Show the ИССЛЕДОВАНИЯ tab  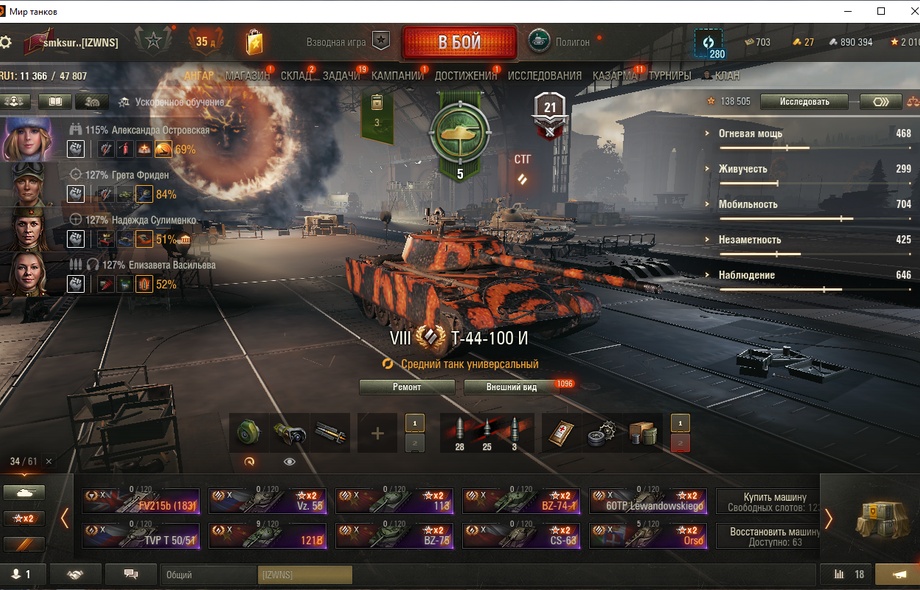point(544,75)
